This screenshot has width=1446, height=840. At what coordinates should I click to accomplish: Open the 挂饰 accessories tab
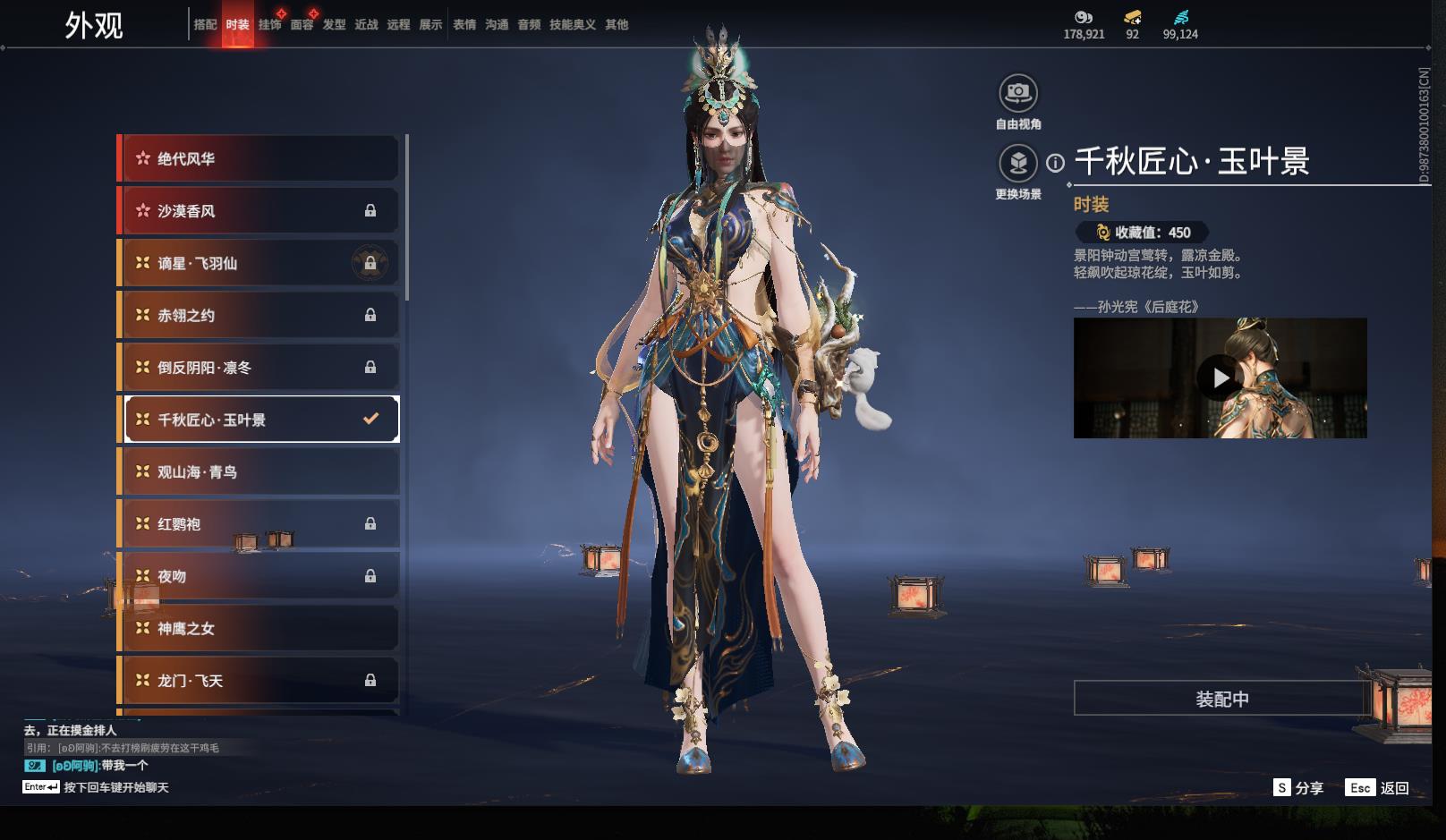[269, 25]
